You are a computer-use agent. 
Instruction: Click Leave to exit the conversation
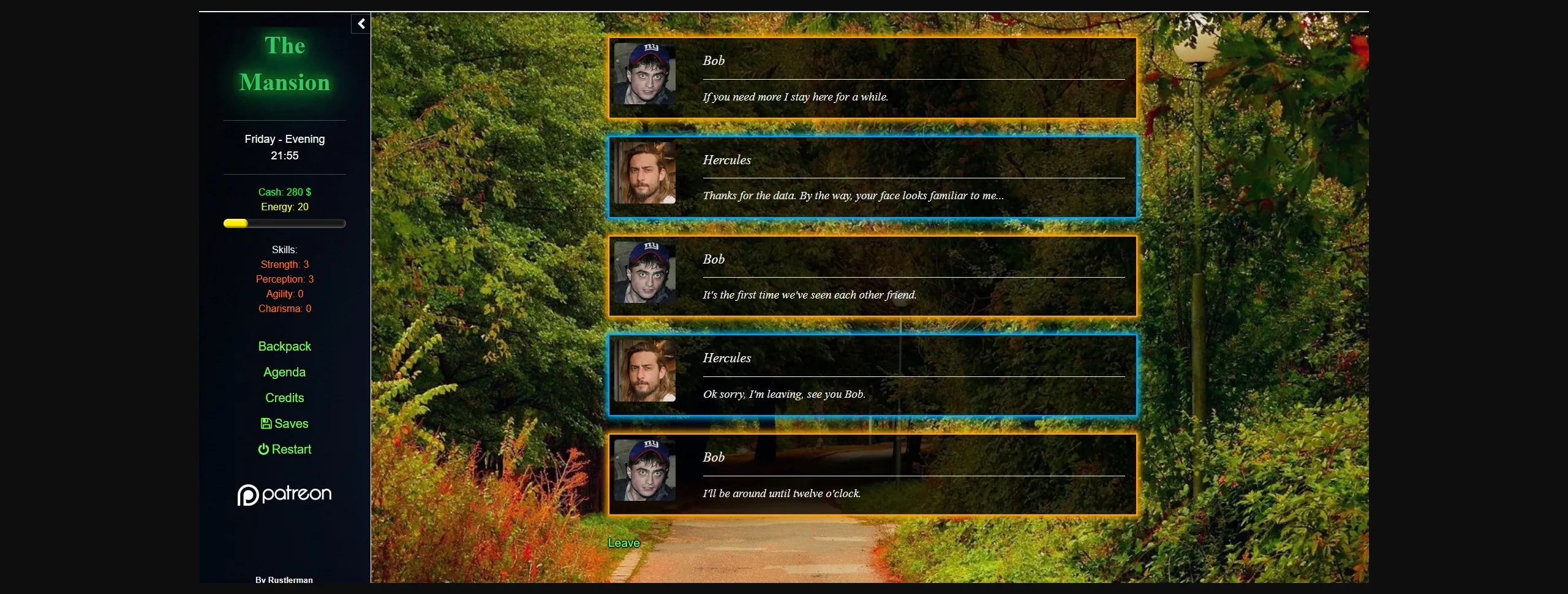623,542
